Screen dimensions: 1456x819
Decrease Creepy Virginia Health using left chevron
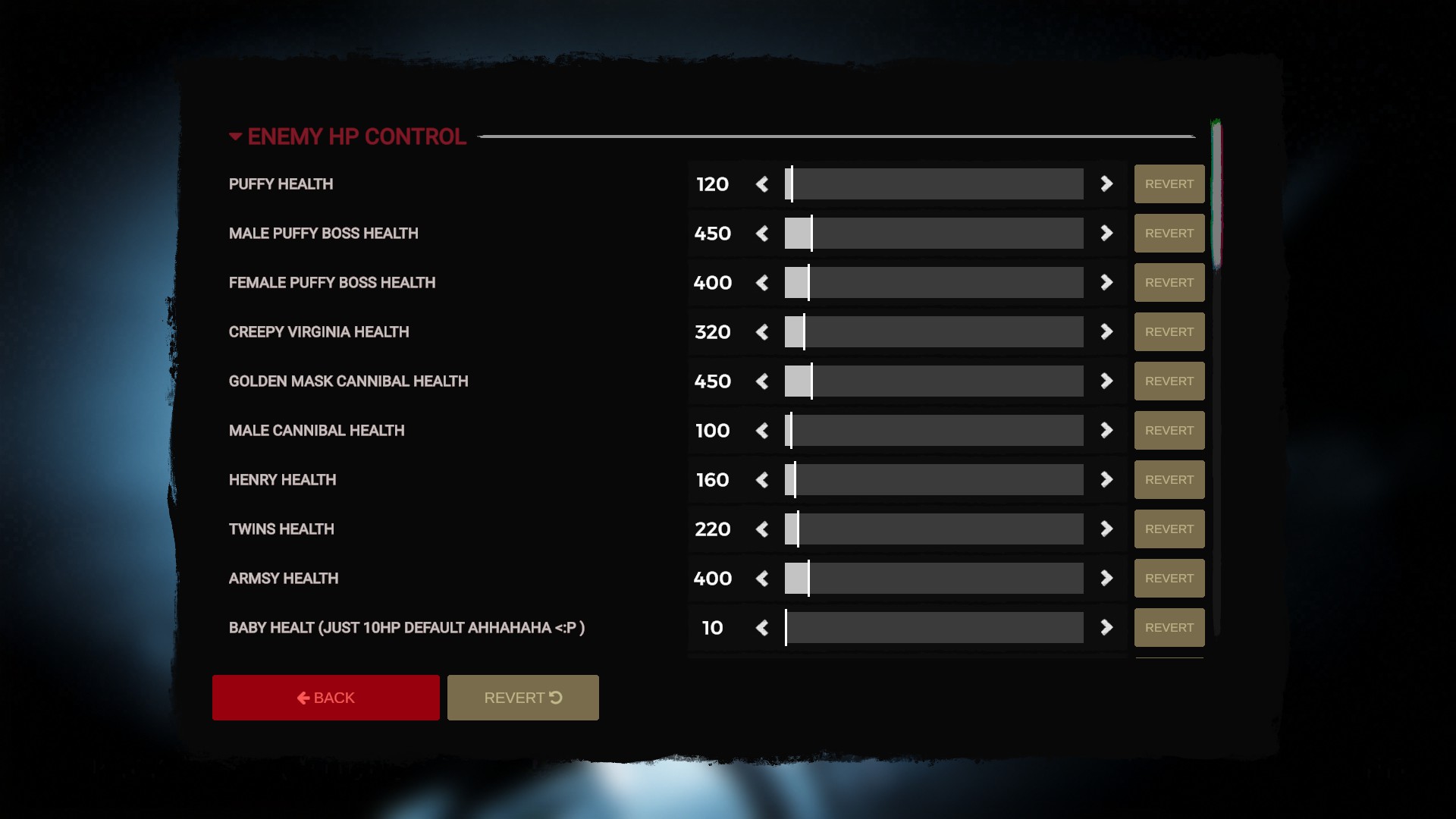pyautogui.click(x=762, y=331)
